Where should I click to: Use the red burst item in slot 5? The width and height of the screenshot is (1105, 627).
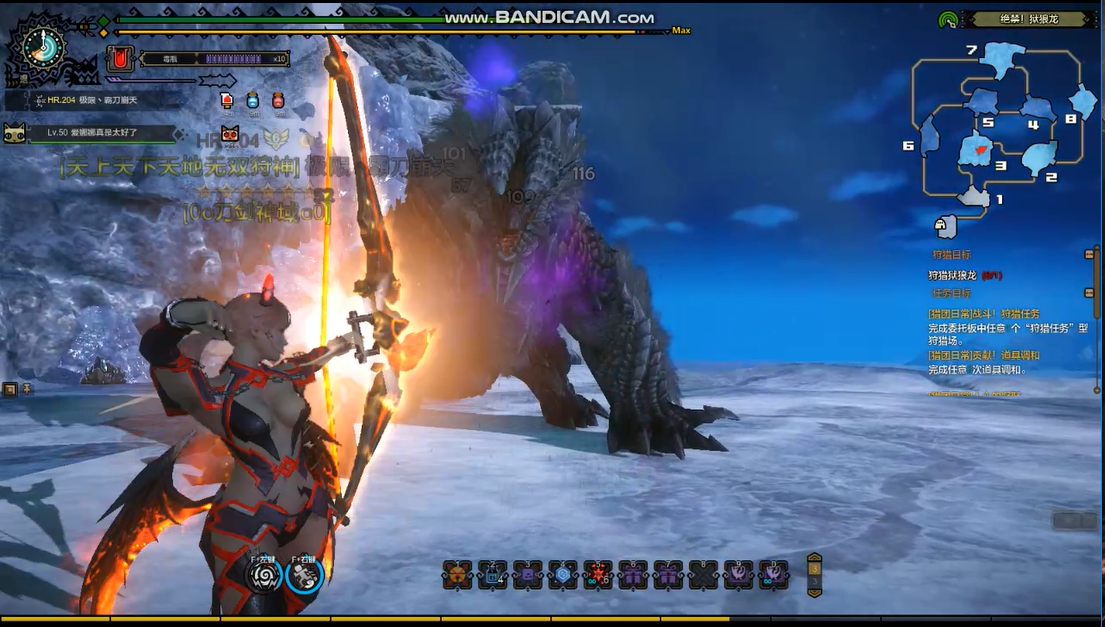598,575
